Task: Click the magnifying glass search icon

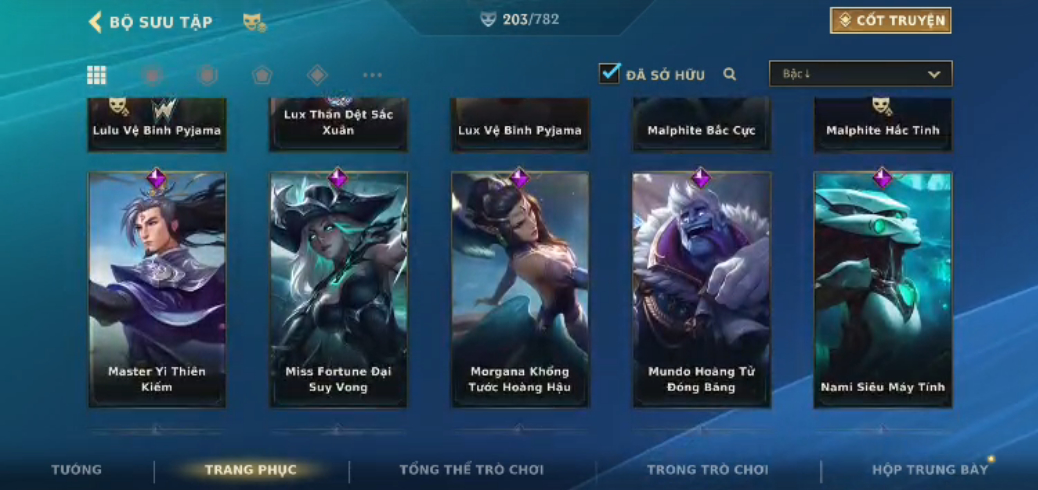Action: (x=730, y=74)
